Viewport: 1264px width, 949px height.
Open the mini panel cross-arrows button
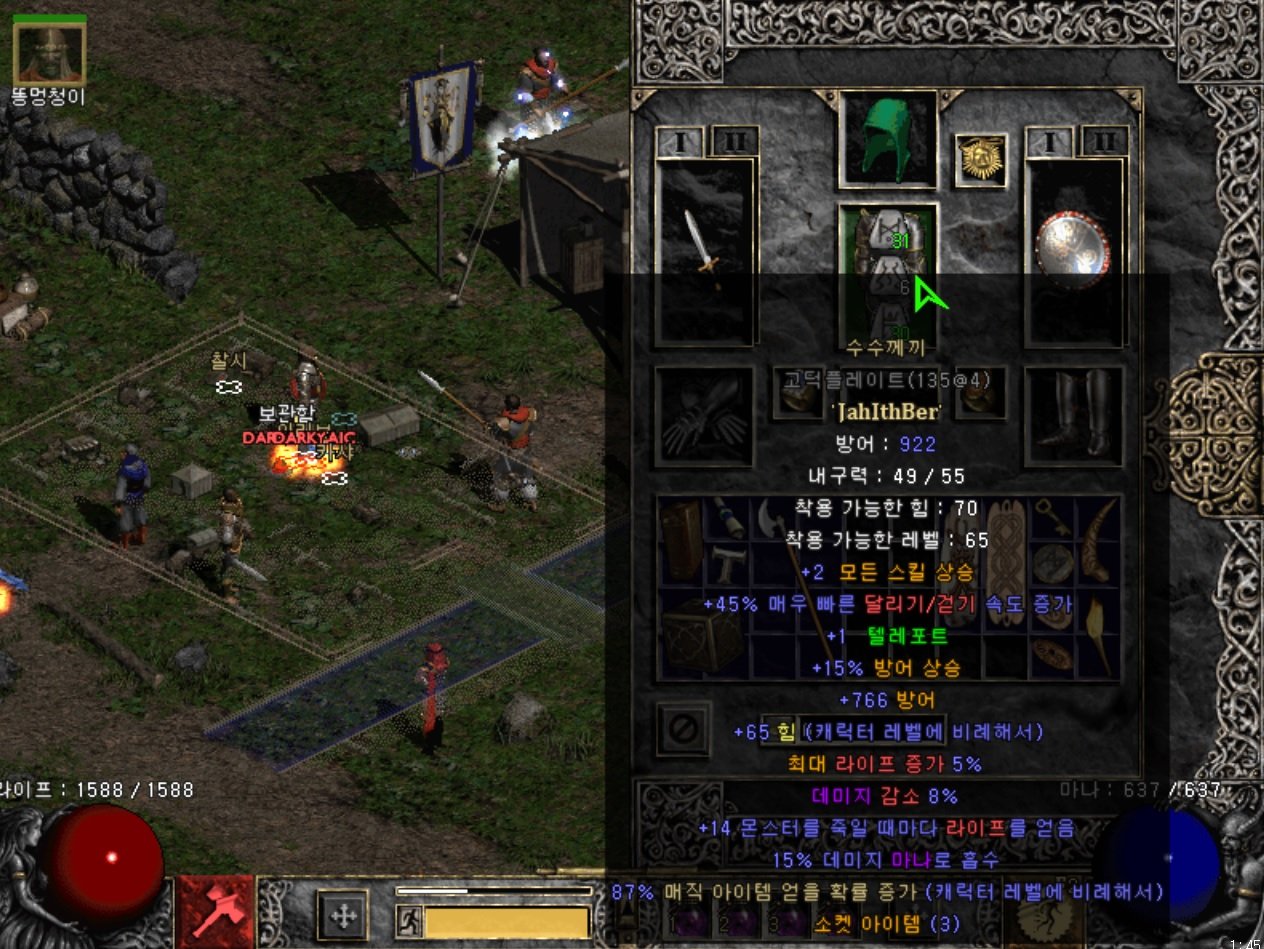pos(342,915)
